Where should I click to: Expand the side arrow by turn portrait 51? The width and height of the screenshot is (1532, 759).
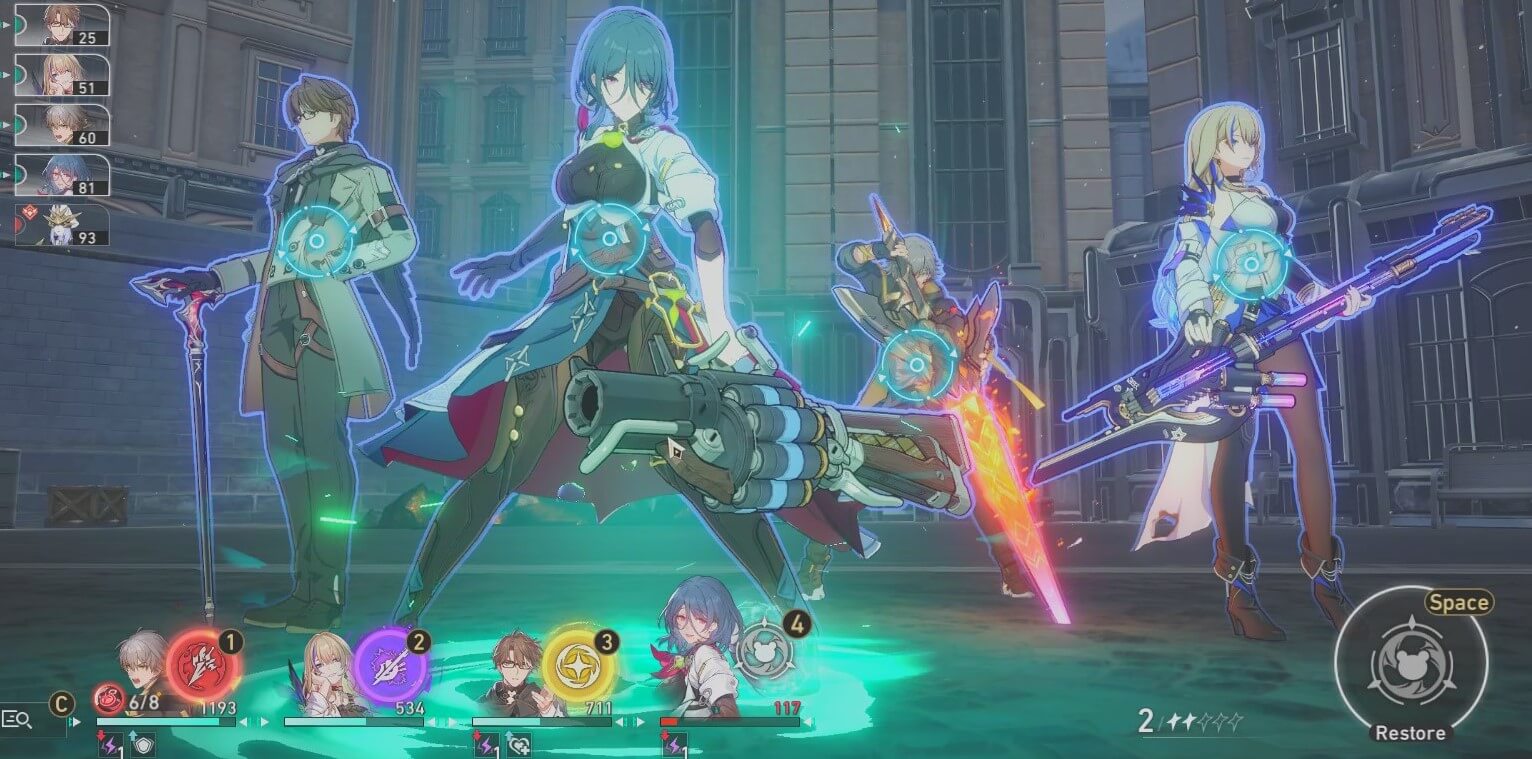coord(5,74)
